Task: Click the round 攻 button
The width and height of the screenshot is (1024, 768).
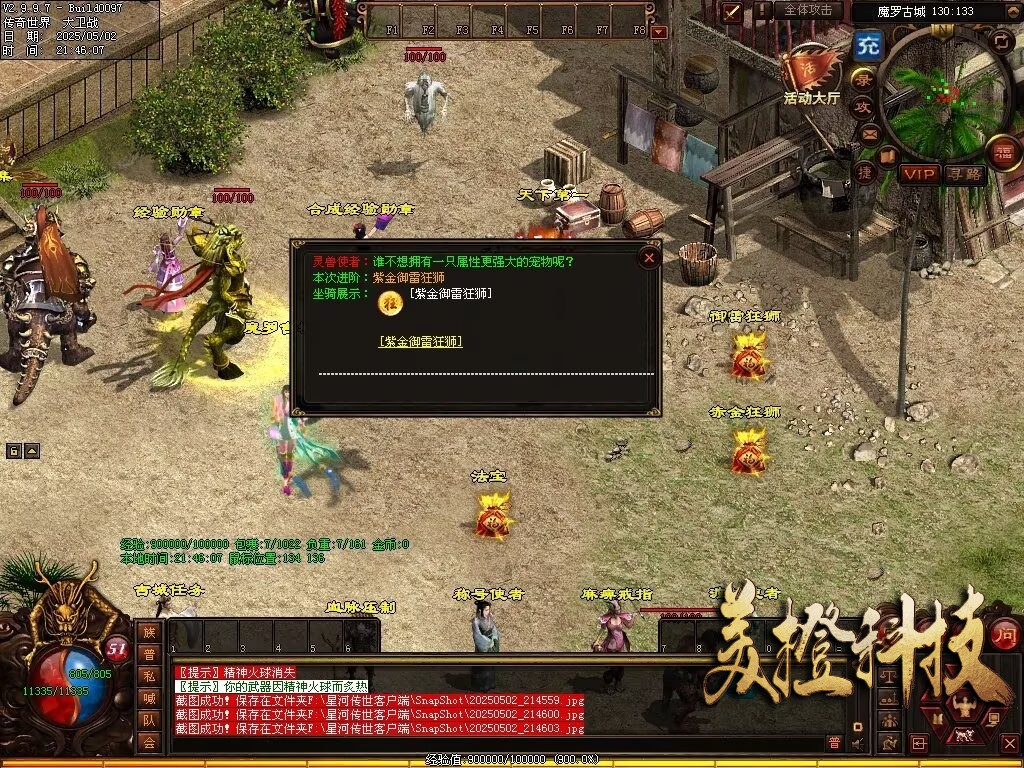Action: tap(862, 106)
